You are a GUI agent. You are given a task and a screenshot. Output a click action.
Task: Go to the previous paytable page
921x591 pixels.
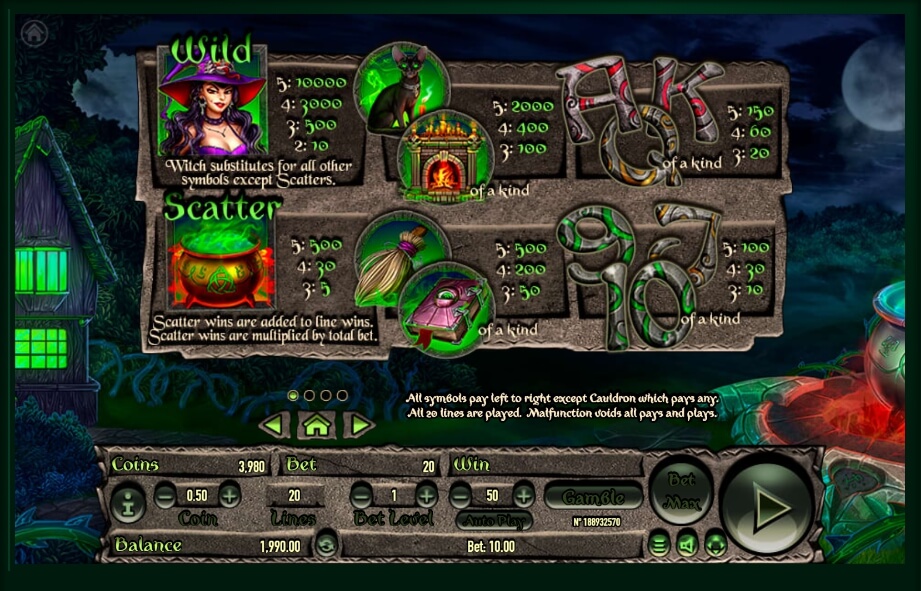[x=274, y=425]
